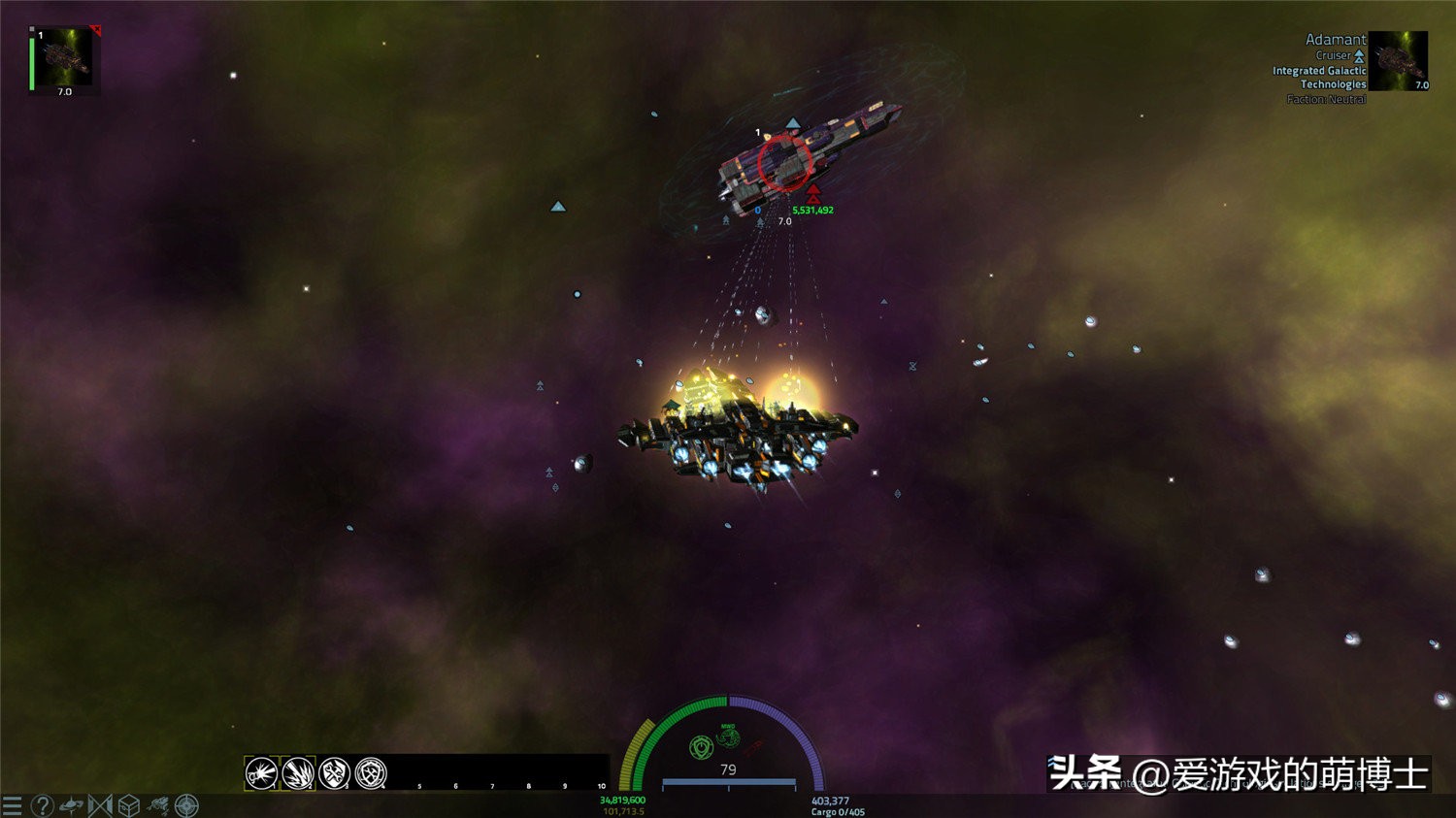Click the Adamant ship portrait at top right

tap(1400, 58)
